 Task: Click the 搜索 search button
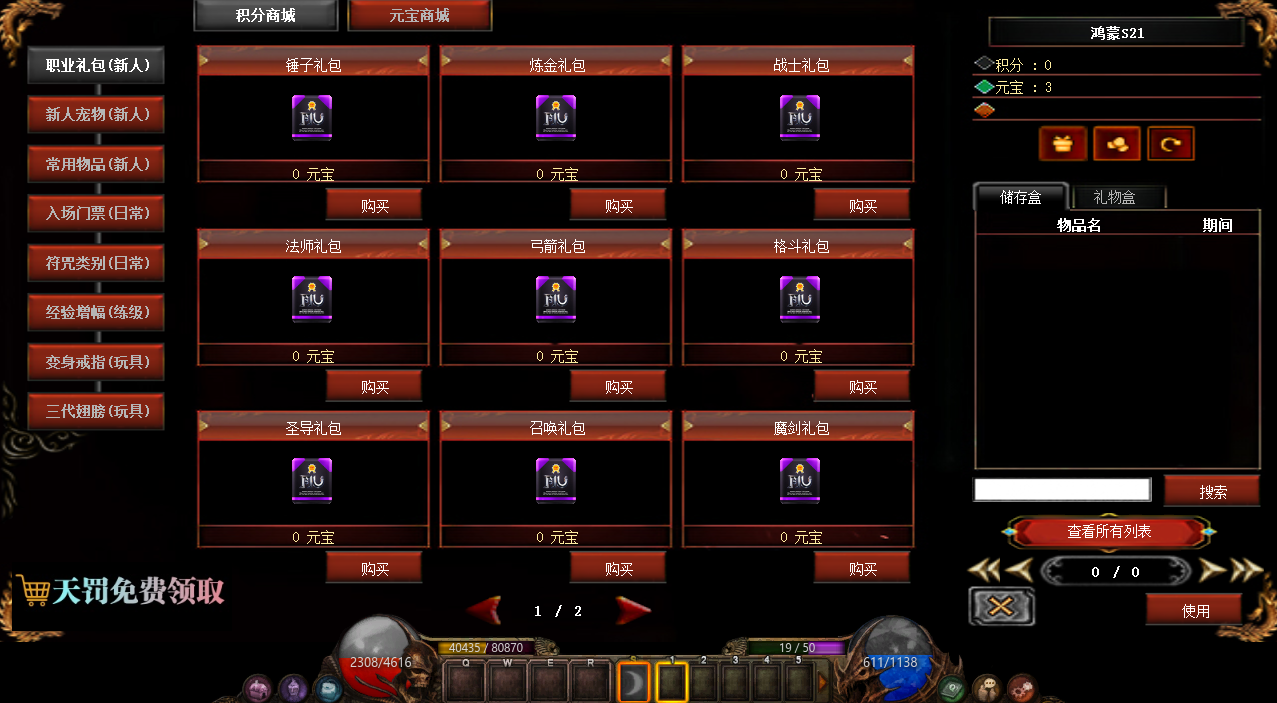point(1212,492)
